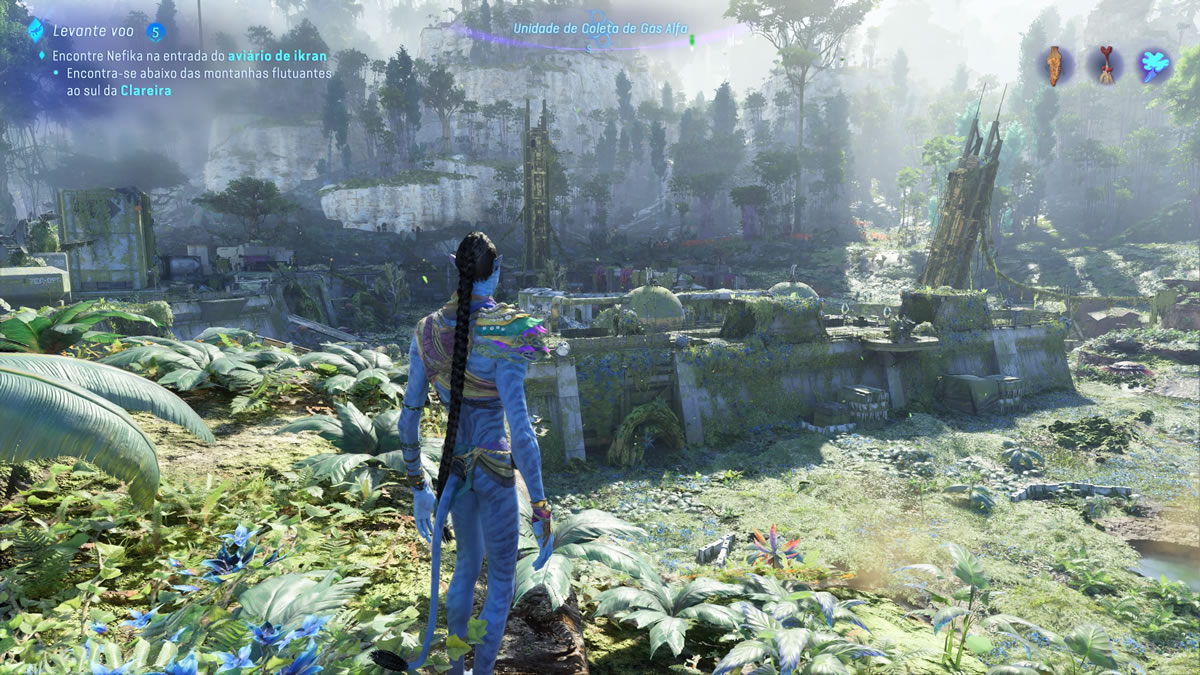
Task: Select the red forked root item icon
Action: tap(1105, 65)
